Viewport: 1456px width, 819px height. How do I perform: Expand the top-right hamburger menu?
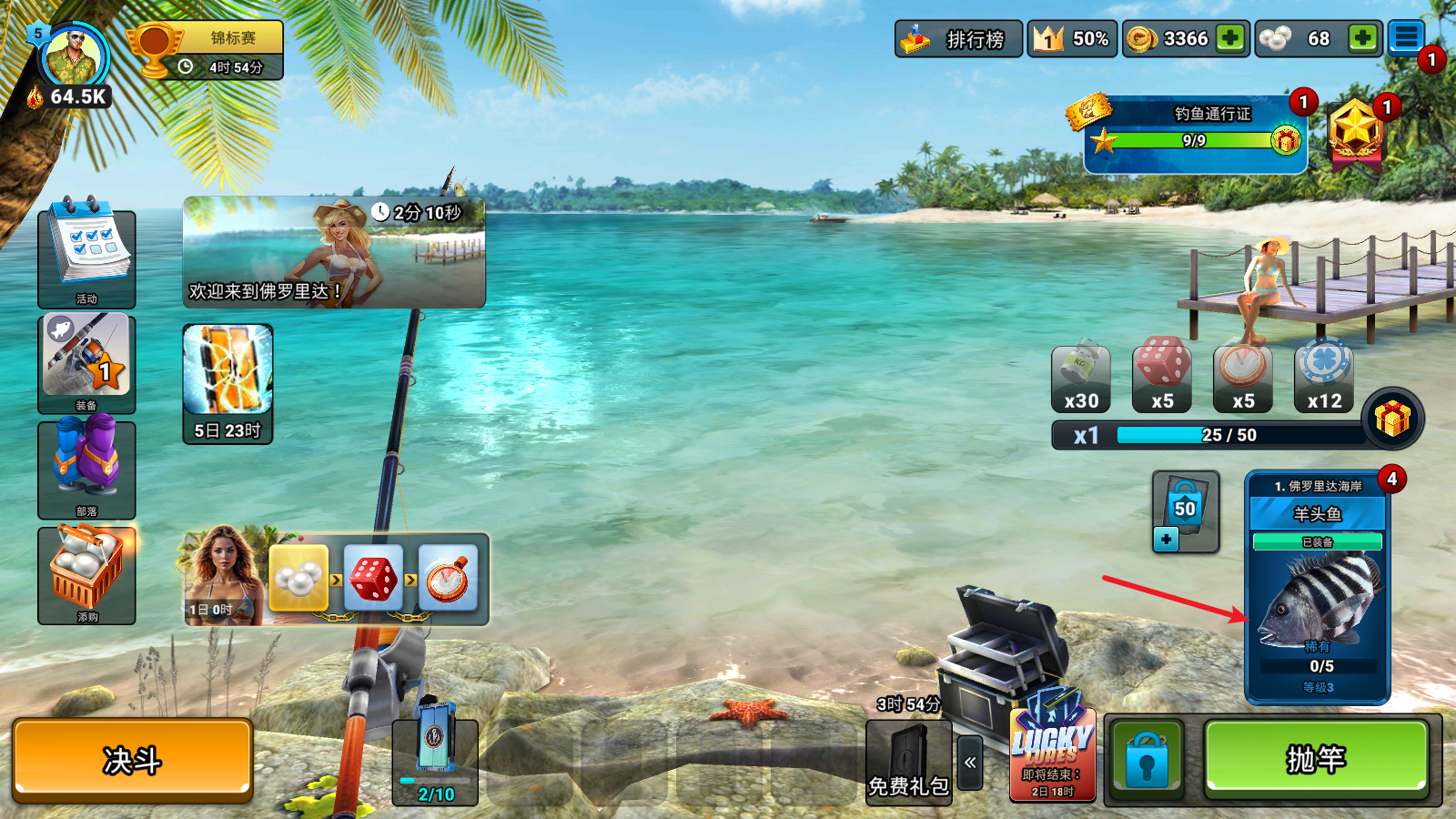[x=1407, y=36]
